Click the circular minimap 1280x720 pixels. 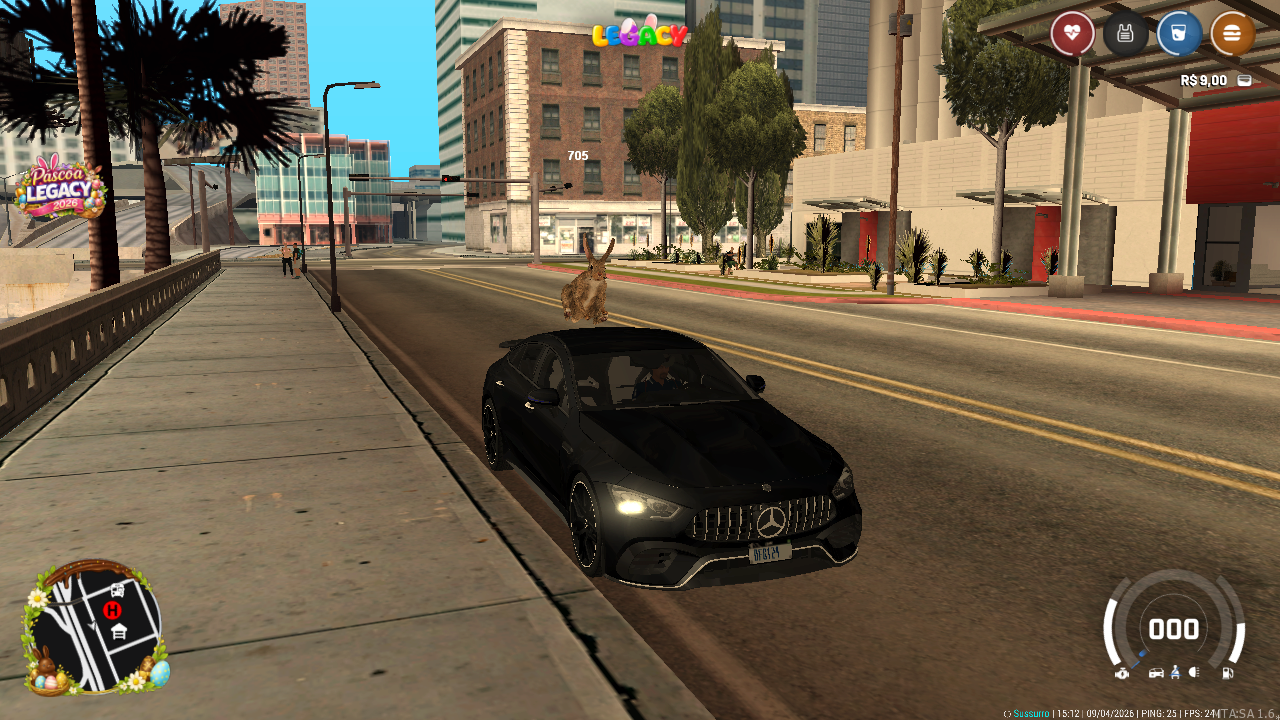(96, 627)
